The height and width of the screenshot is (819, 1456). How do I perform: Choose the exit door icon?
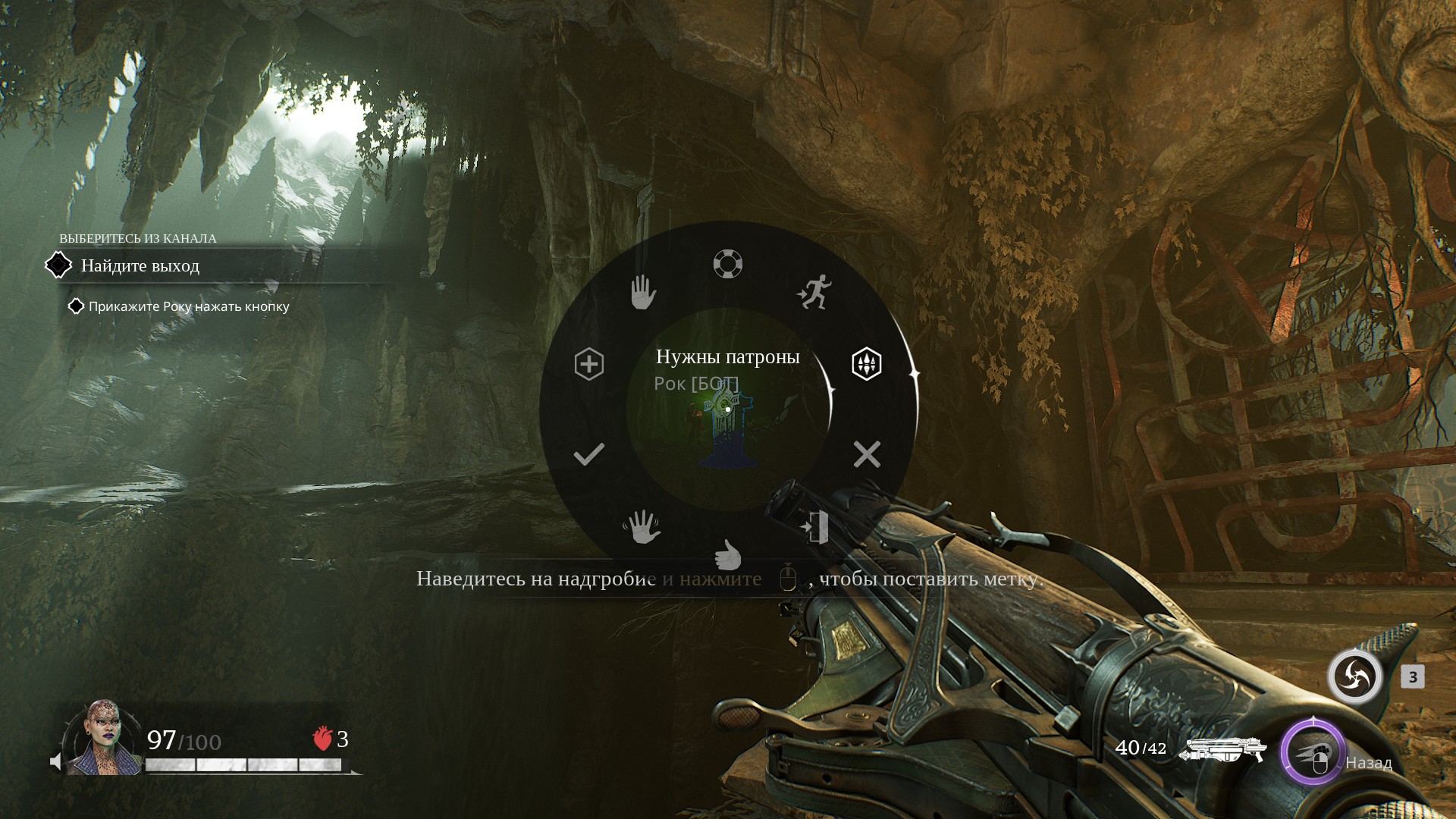[x=815, y=527]
